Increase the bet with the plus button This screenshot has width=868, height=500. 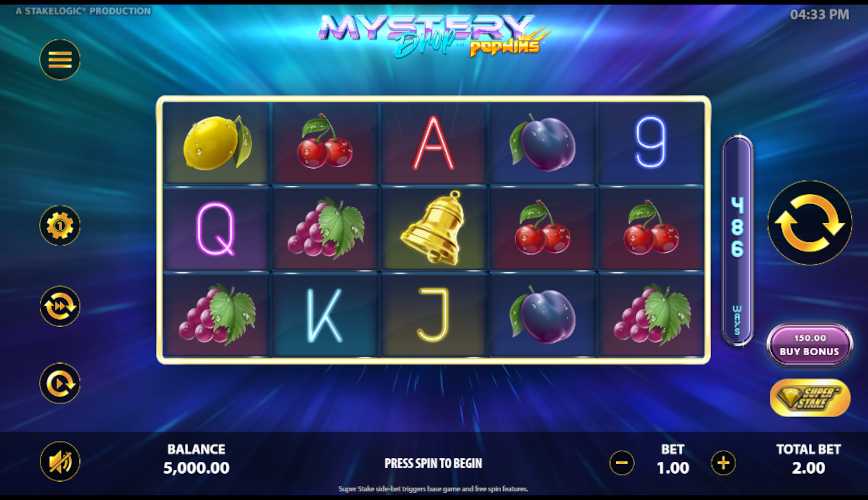click(723, 463)
